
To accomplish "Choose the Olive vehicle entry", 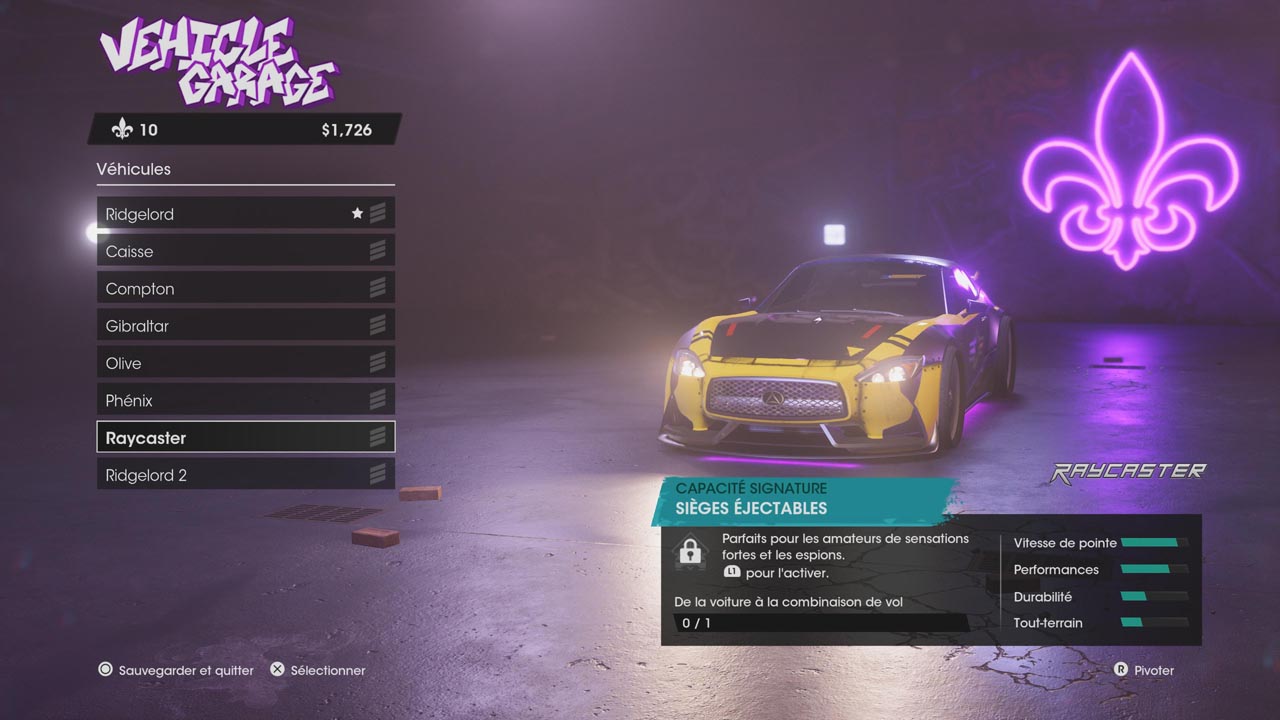I will pyautogui.click(x=245, y=363).
